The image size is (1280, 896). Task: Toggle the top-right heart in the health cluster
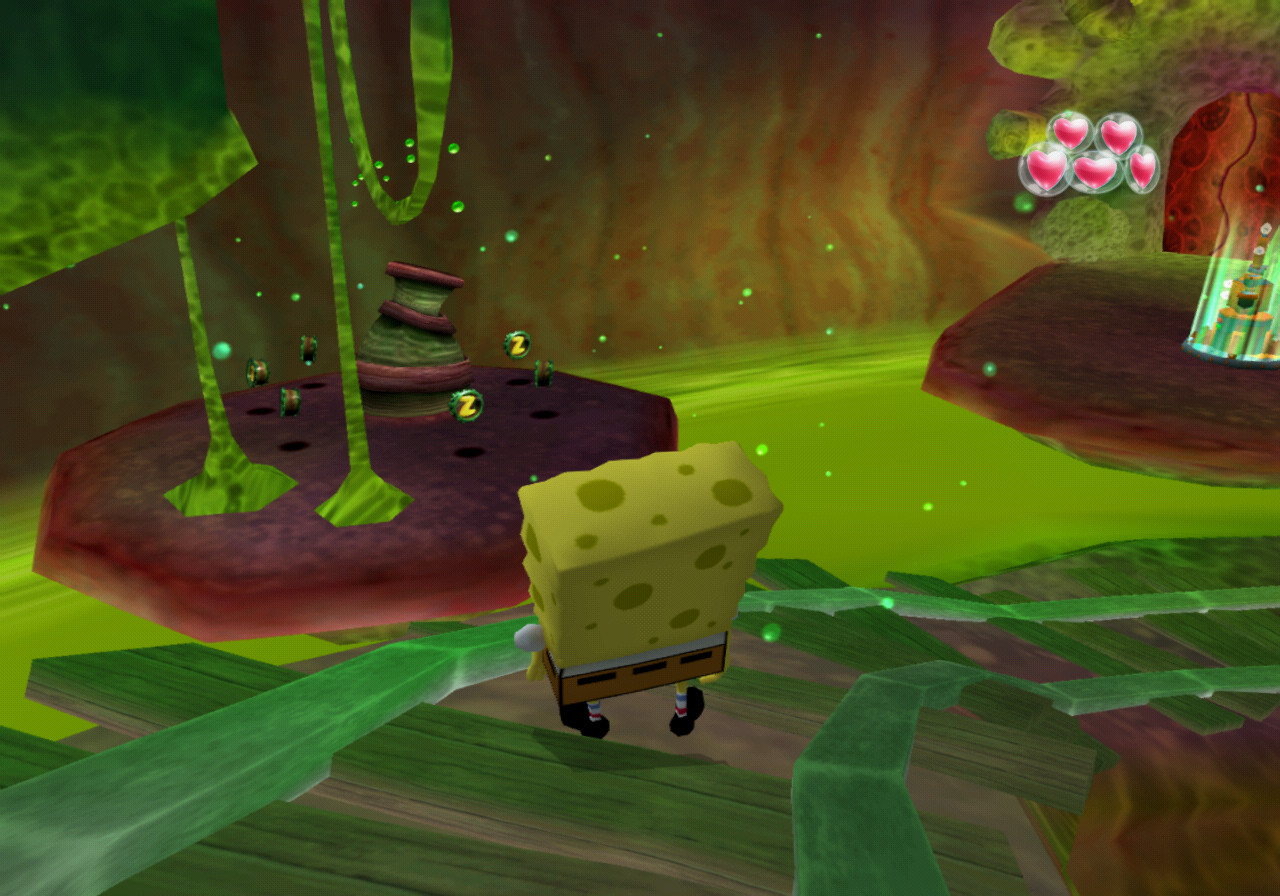click(x=1120, y=137)
